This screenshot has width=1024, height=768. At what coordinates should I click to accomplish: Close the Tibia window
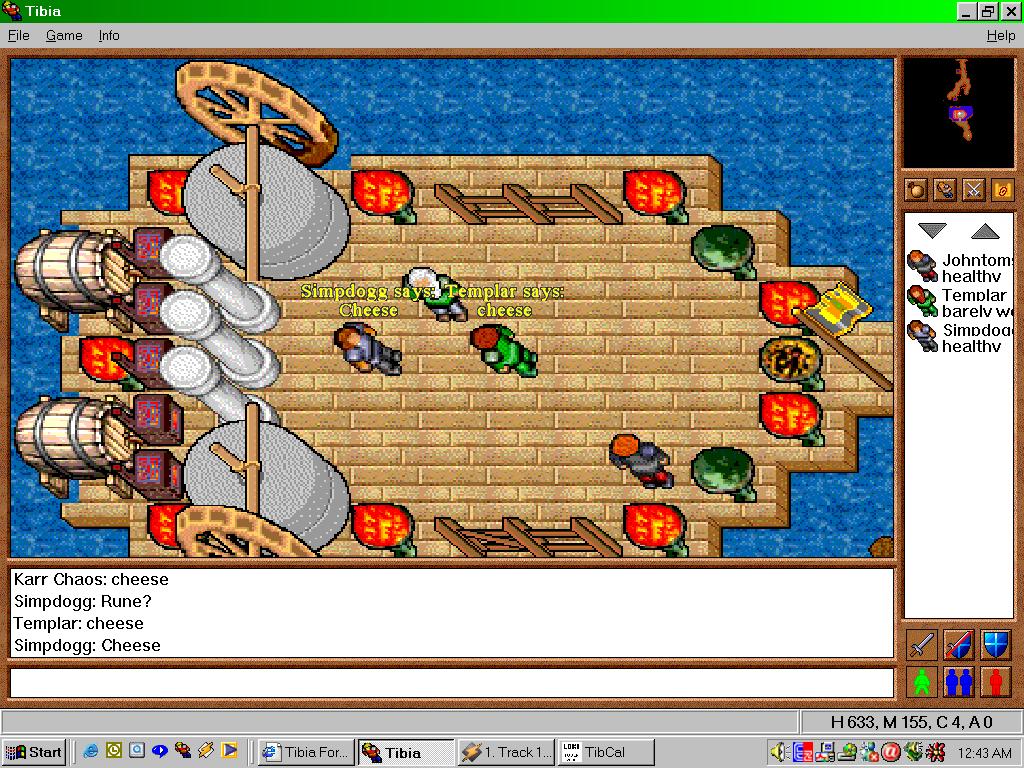(x=1008, y=12)
